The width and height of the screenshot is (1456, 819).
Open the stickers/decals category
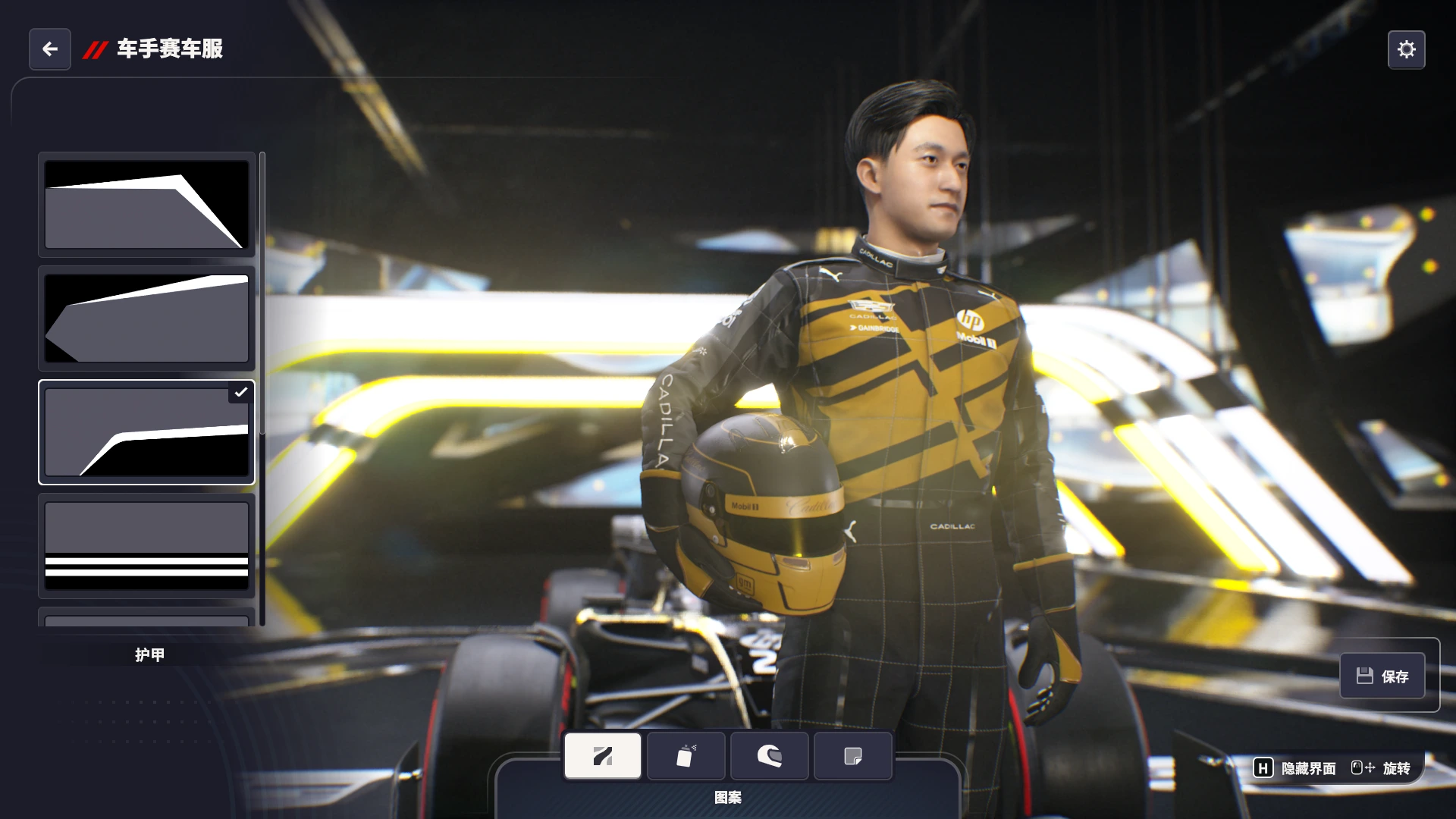coord(852,755)
